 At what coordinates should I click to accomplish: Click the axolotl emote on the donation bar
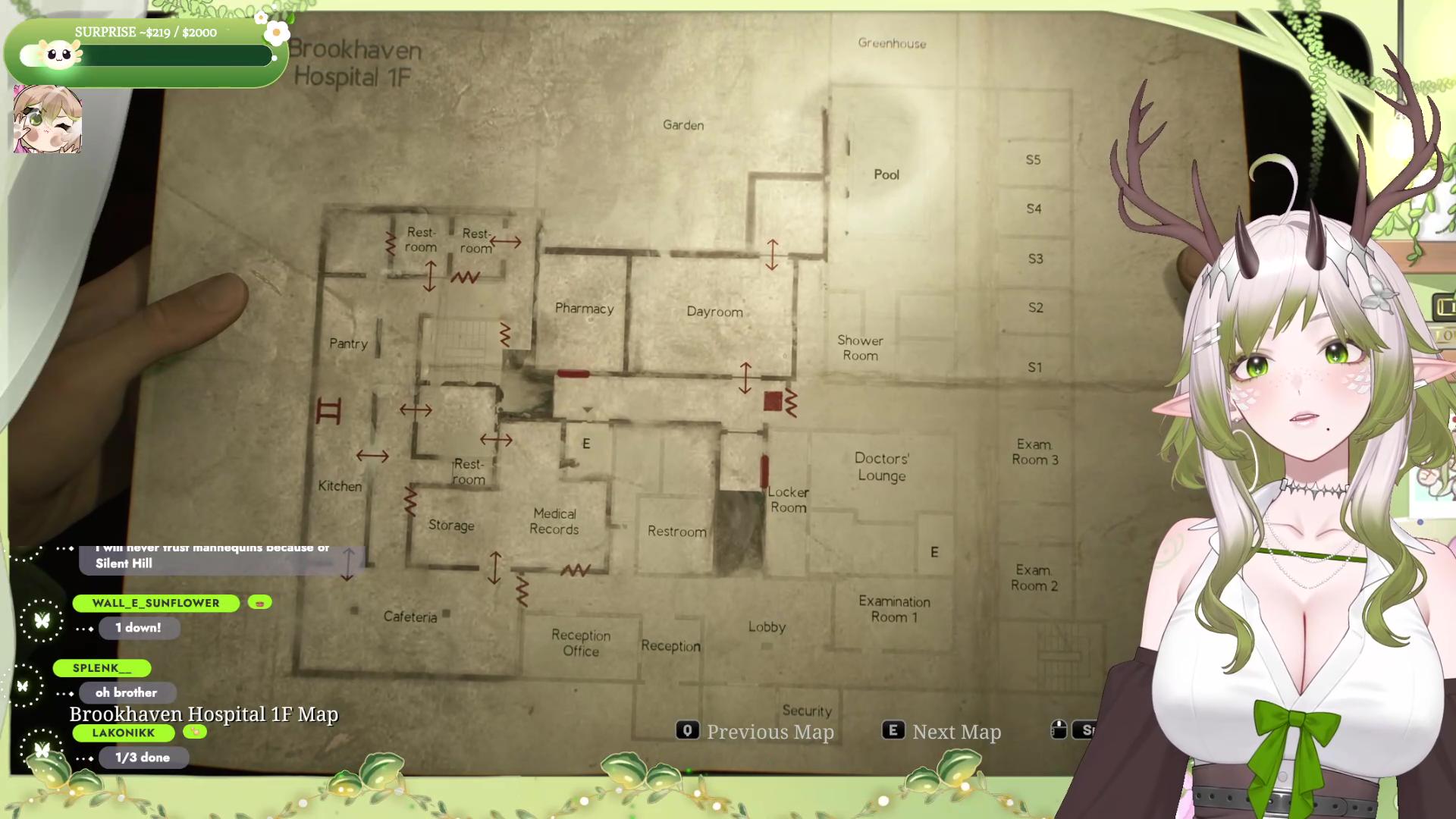(59, 55)
